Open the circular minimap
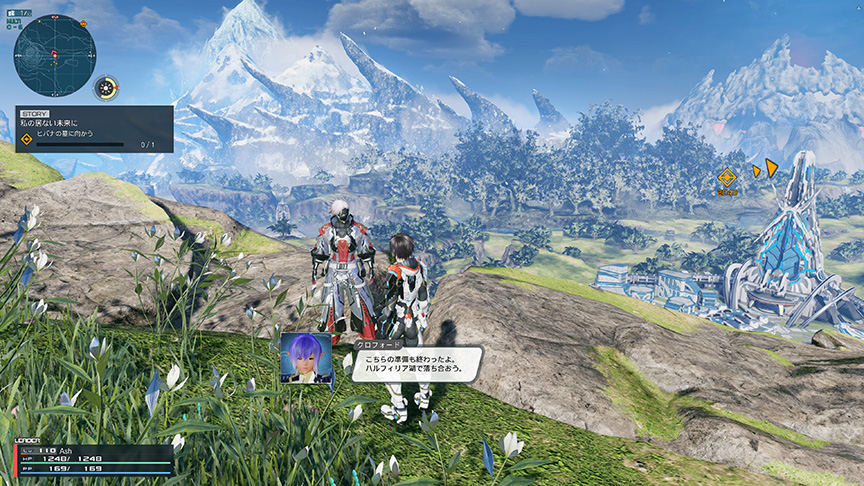Image resolution: width=864 pixels, height=486 pixels. click(x=54, y=55)
